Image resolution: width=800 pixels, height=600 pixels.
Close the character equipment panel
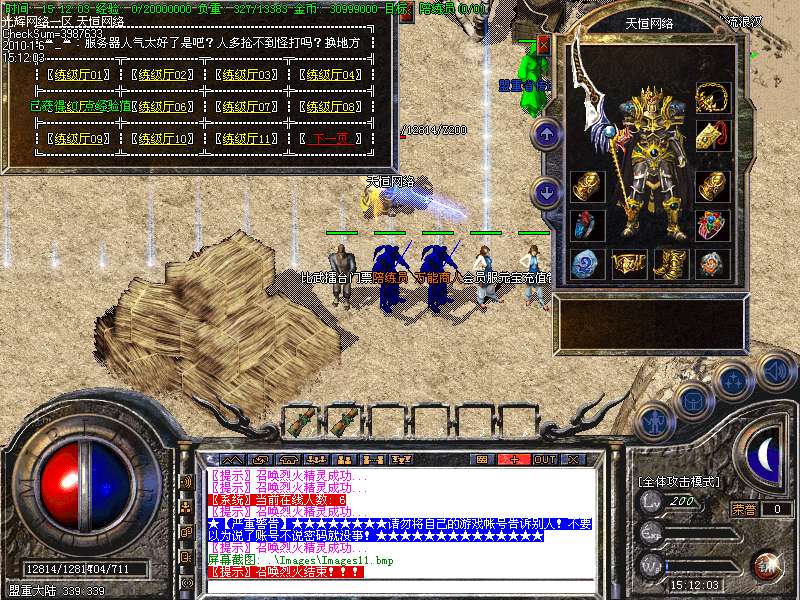[544, 45]
